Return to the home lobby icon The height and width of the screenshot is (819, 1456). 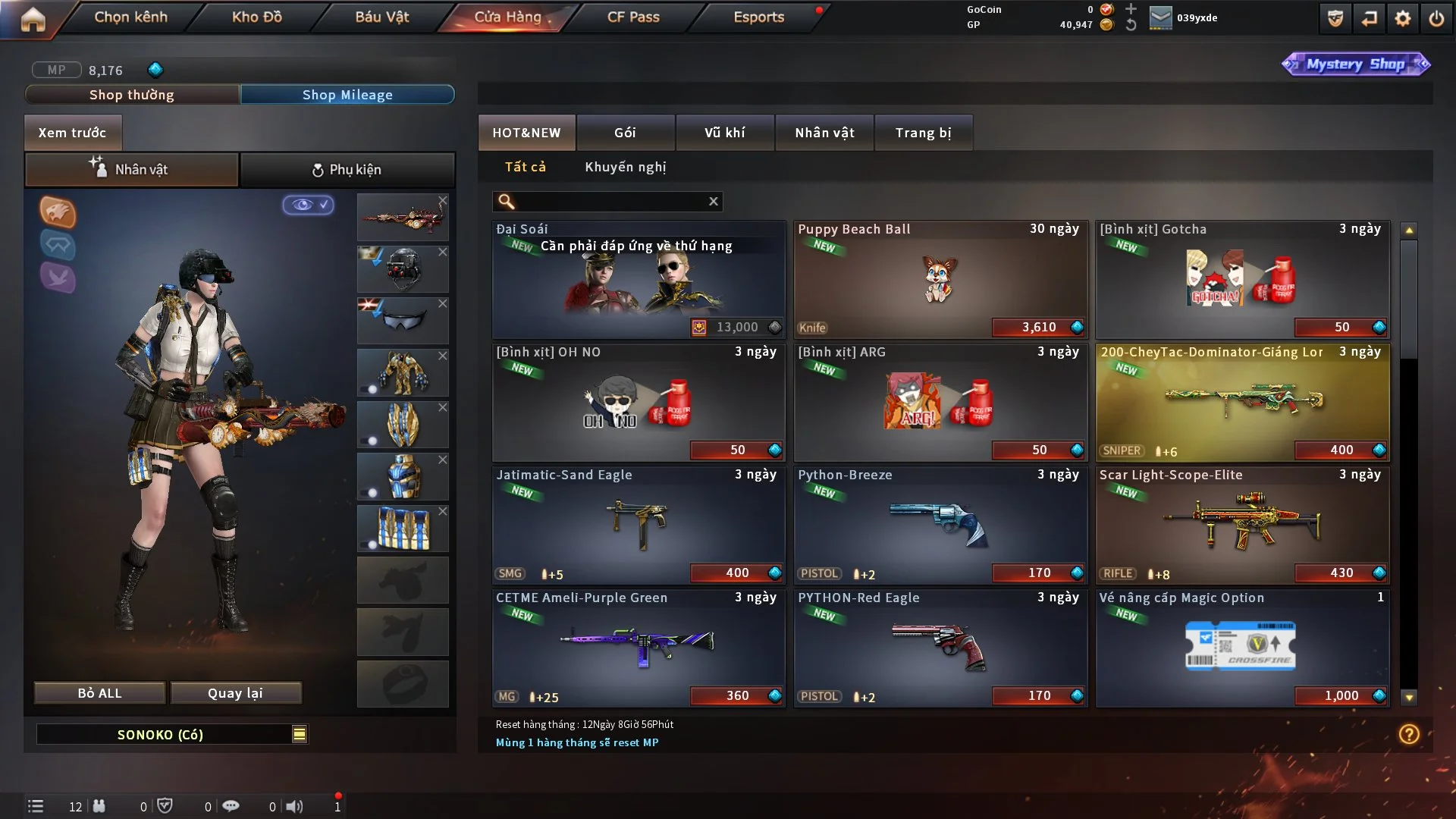[33, 18]
